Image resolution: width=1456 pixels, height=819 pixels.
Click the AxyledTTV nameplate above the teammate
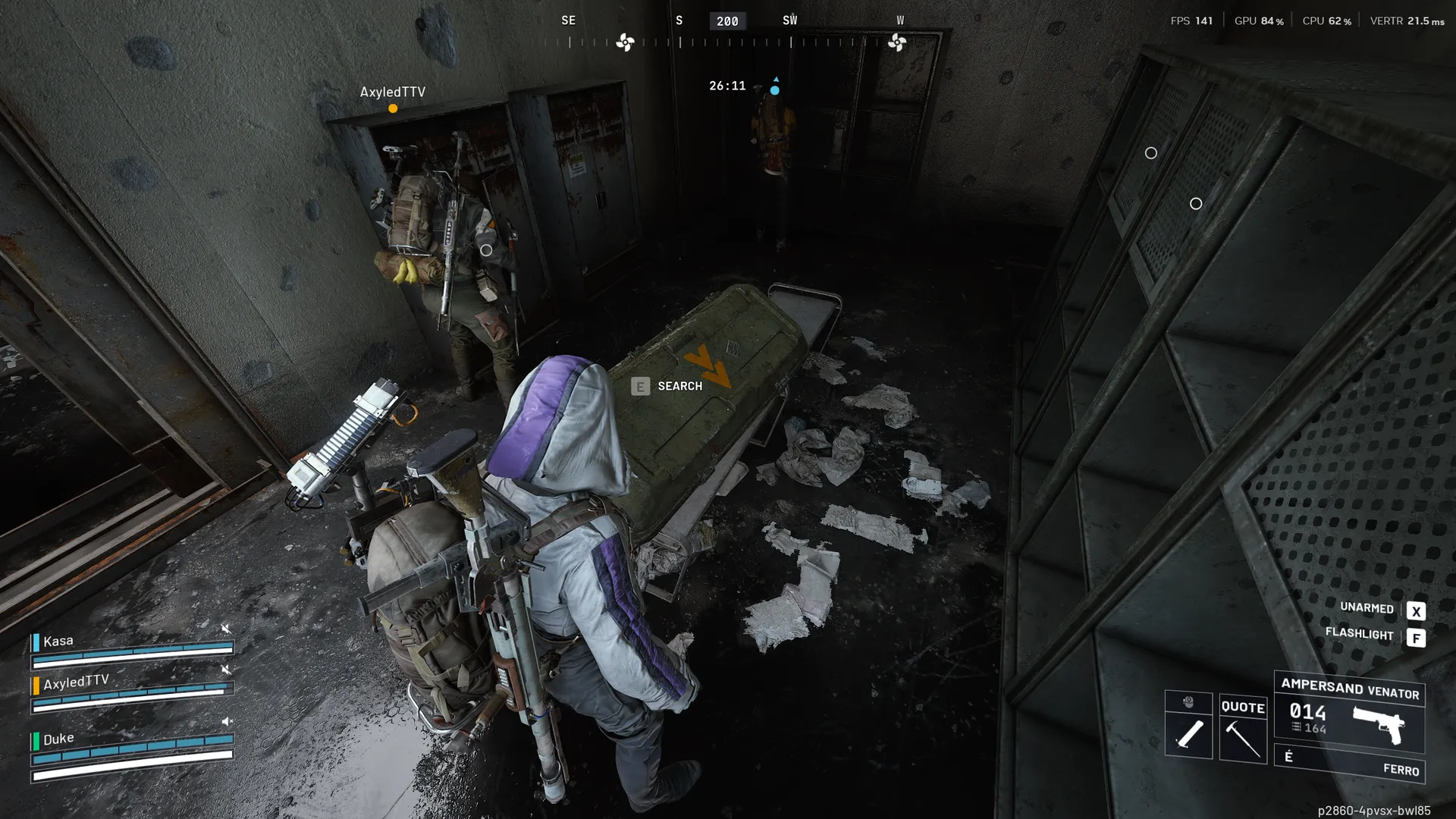[x=392, y=93]
